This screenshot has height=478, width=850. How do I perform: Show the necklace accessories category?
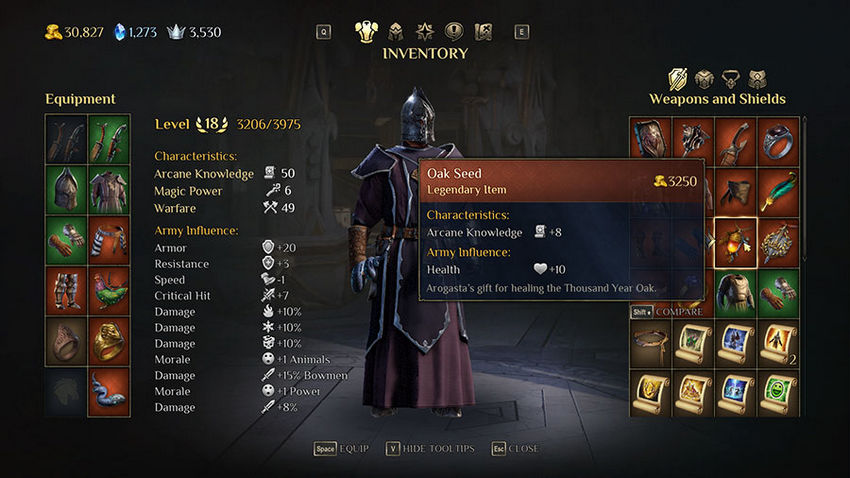pyautogui.click(x=731, y=79)
